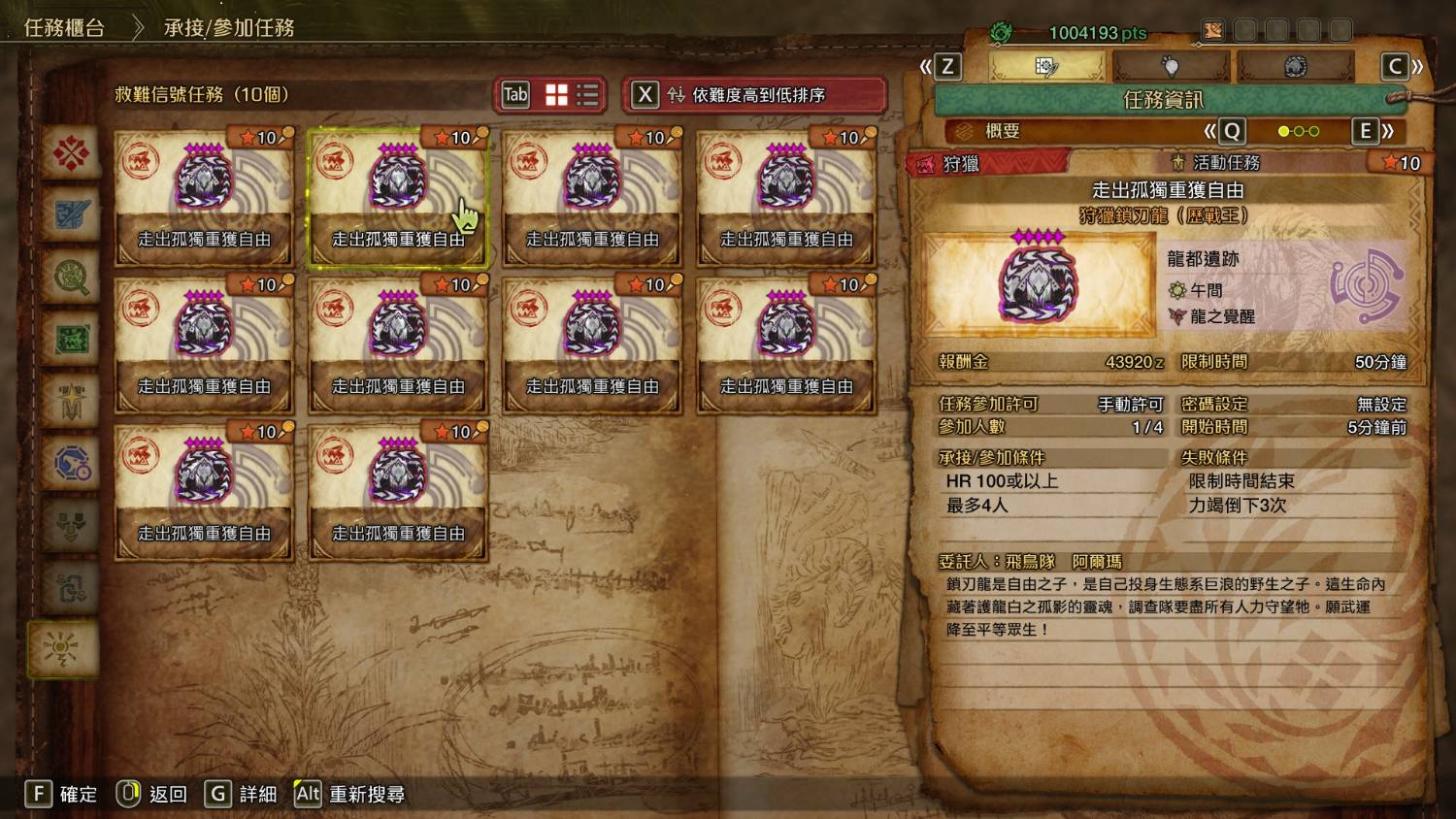Image resolution: width=1456 pixels, height=819 pixels.
Task: Open the green framed quest category
Action: [71, 340]
